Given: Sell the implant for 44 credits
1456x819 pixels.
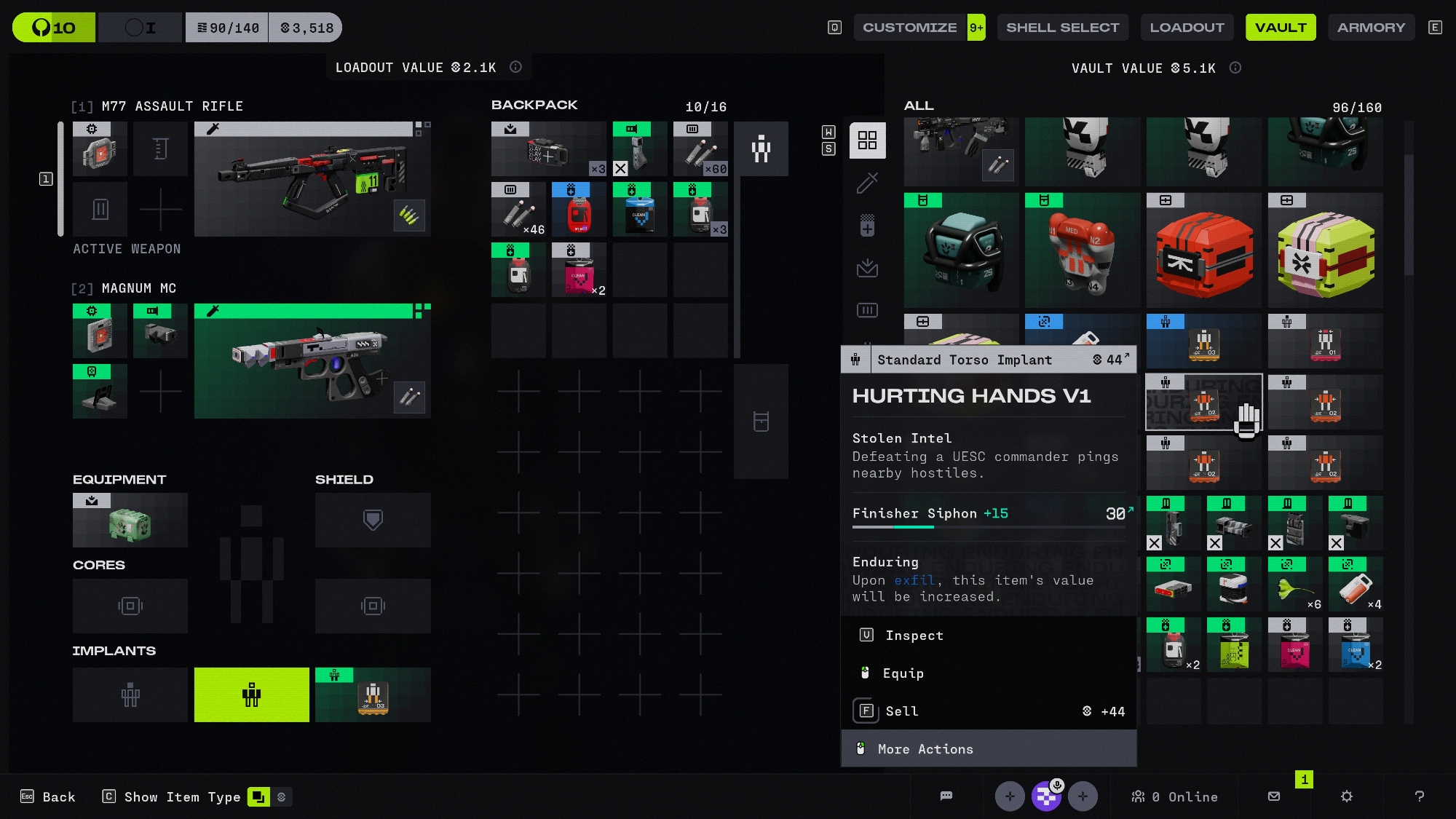Looking at the screenshot, I should [901, 711].
